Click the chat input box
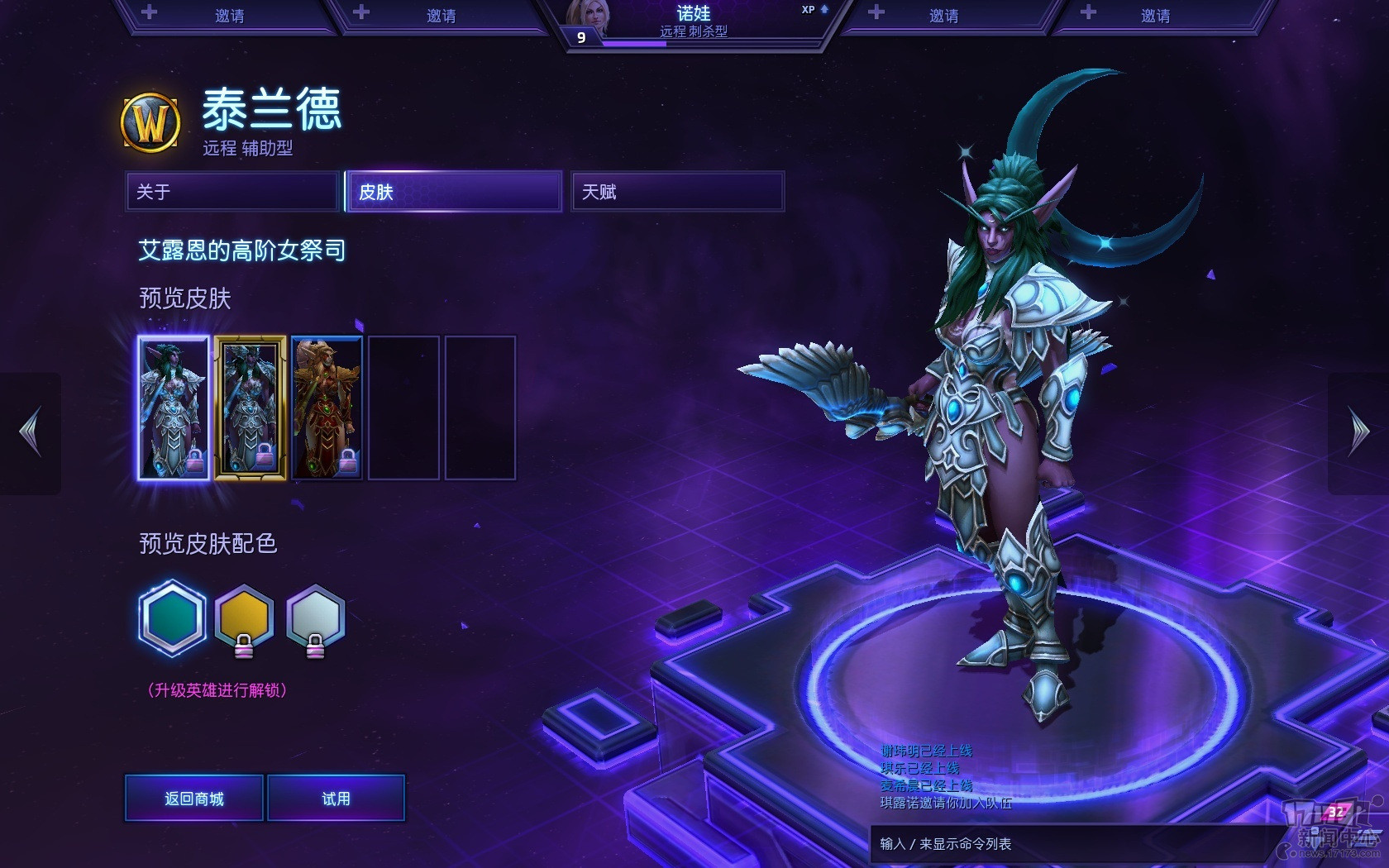1389x868 pixels. click(x=1067, y=844)
